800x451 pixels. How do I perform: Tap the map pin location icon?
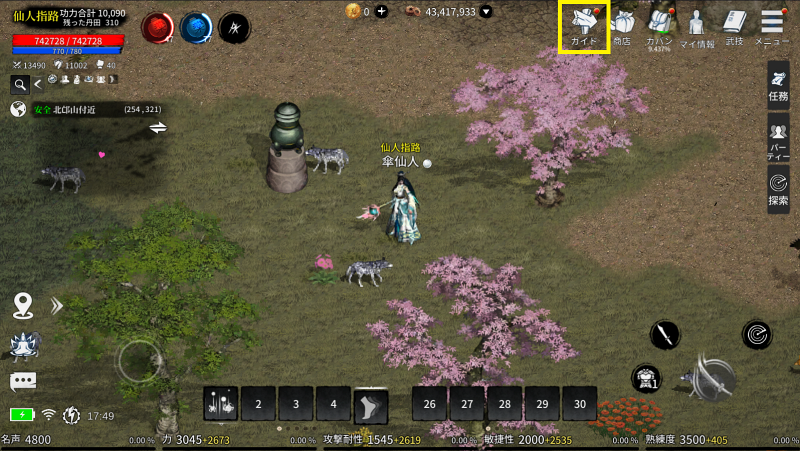(24, 305)
